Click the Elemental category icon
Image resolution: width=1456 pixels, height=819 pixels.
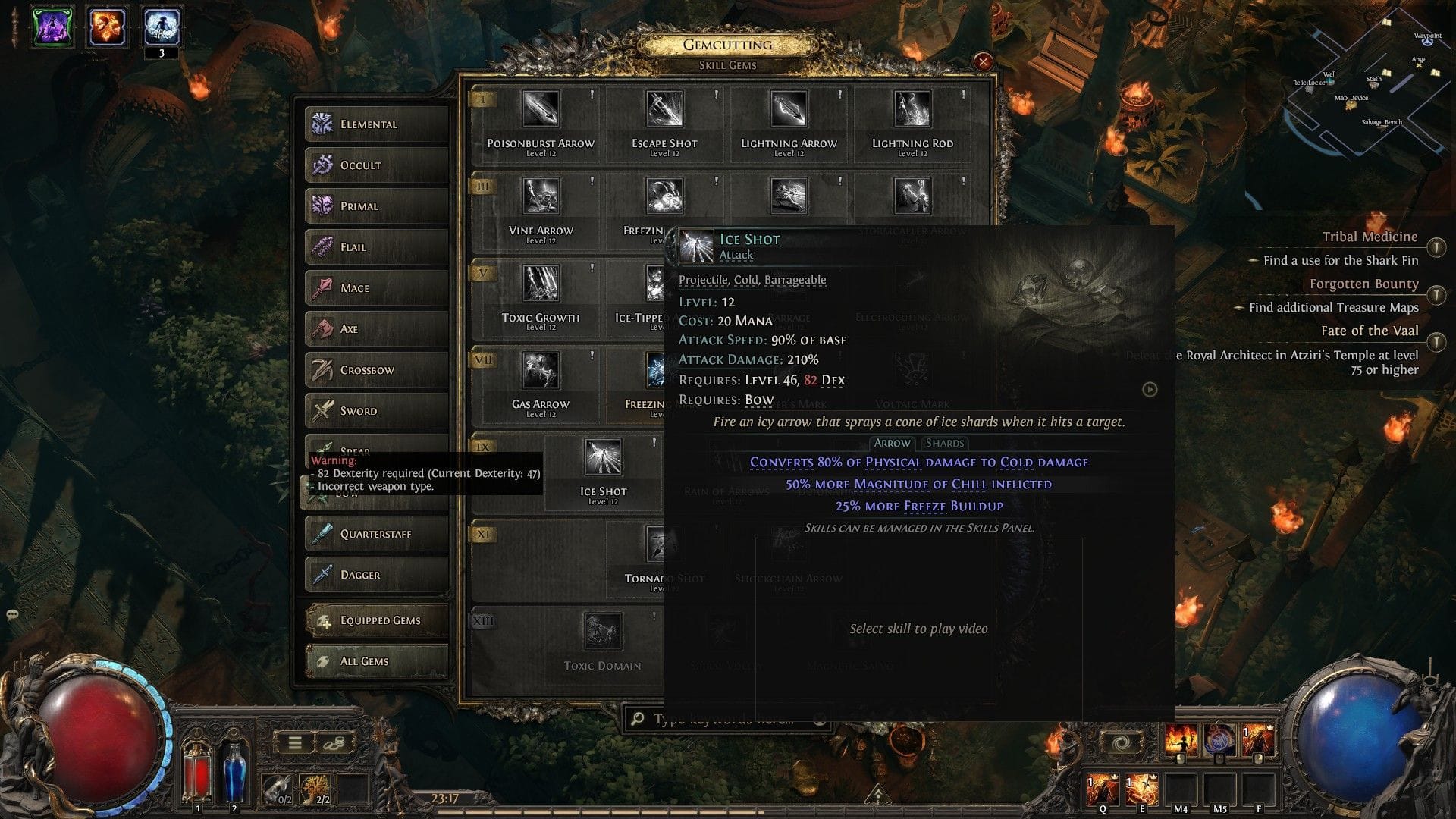(x=322, y=124)
